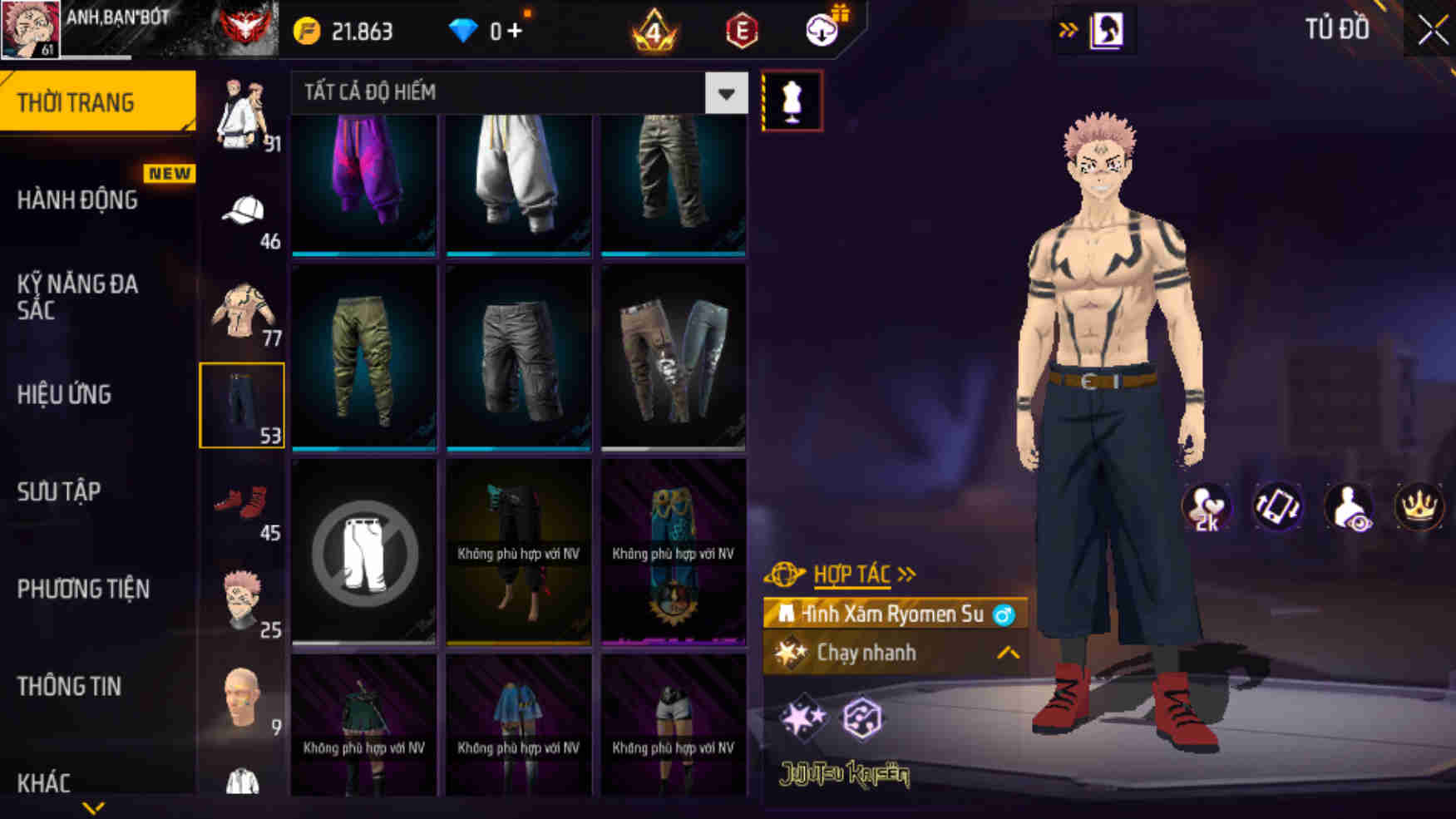Select the pants category icon showing 53

pyautogui.click(x=242, y=405)
